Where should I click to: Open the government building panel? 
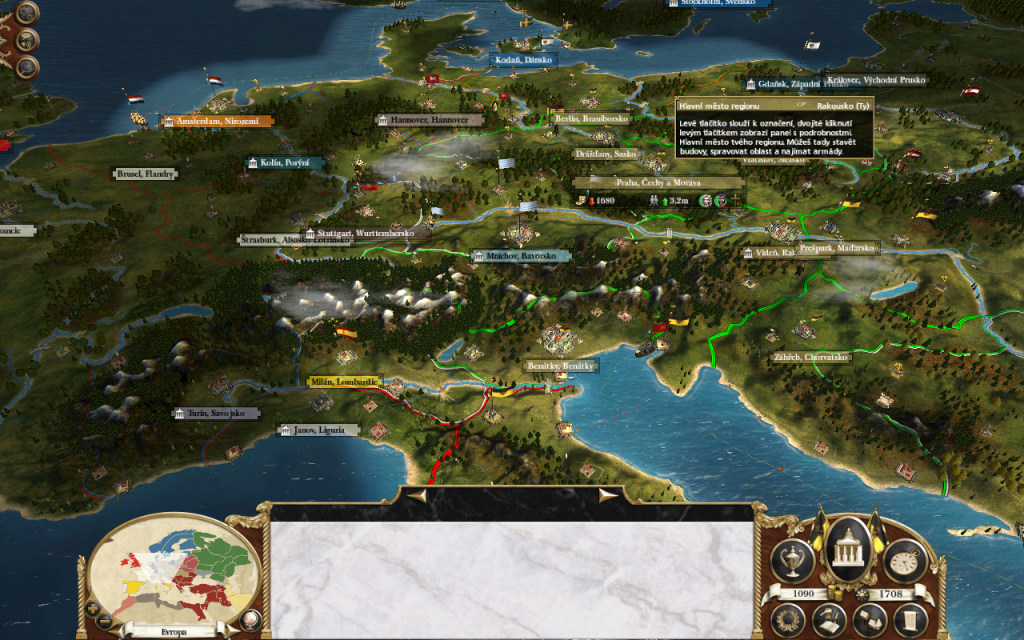coord(850,547)
